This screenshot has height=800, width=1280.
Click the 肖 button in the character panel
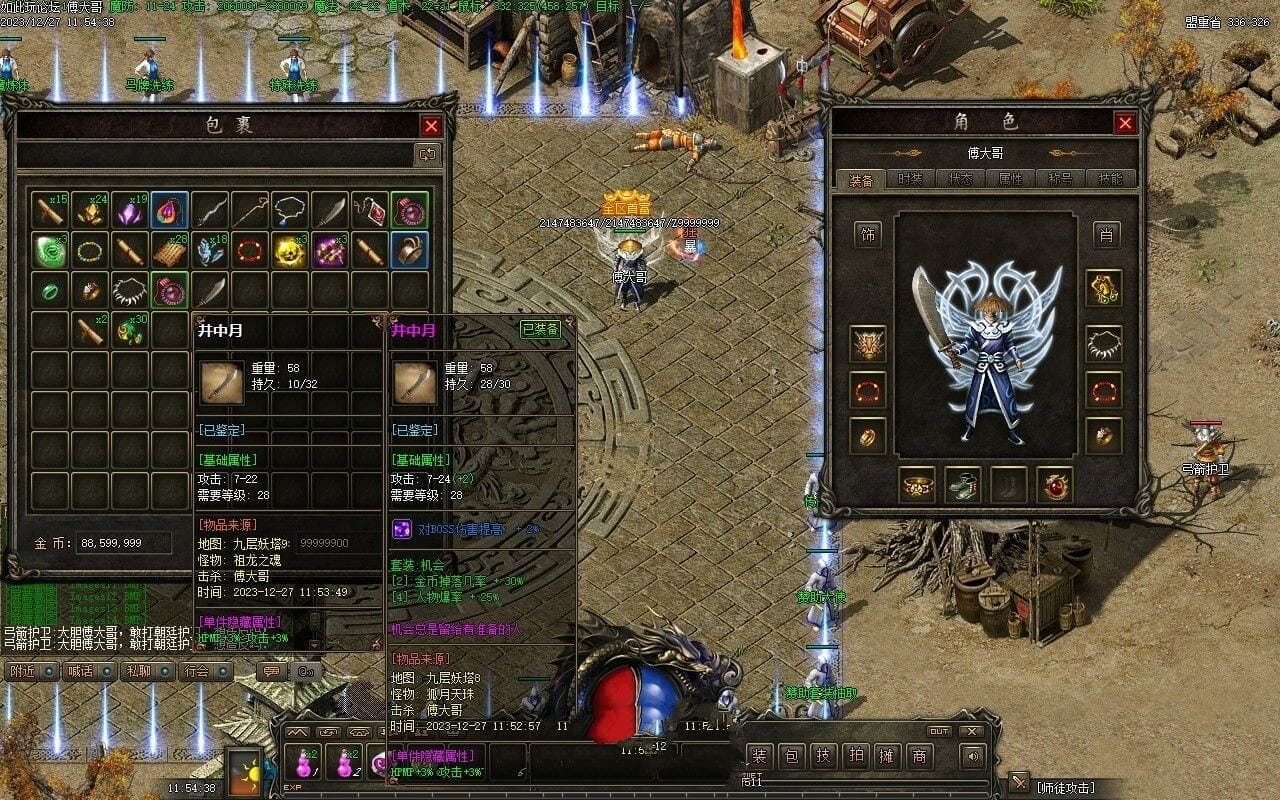(x=1104, y=235)
